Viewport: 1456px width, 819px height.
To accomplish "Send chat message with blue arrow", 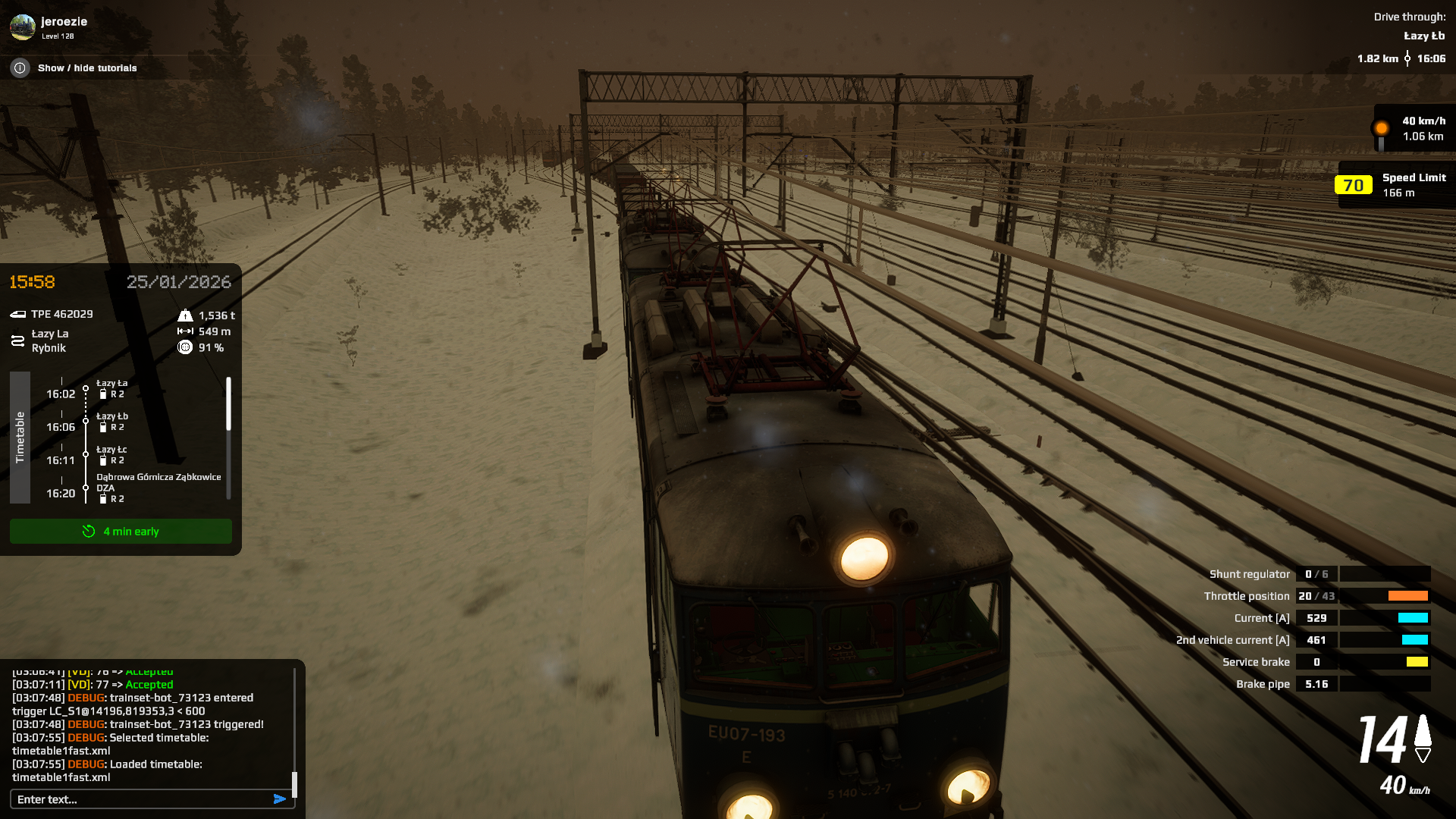I will pos(280,799).
